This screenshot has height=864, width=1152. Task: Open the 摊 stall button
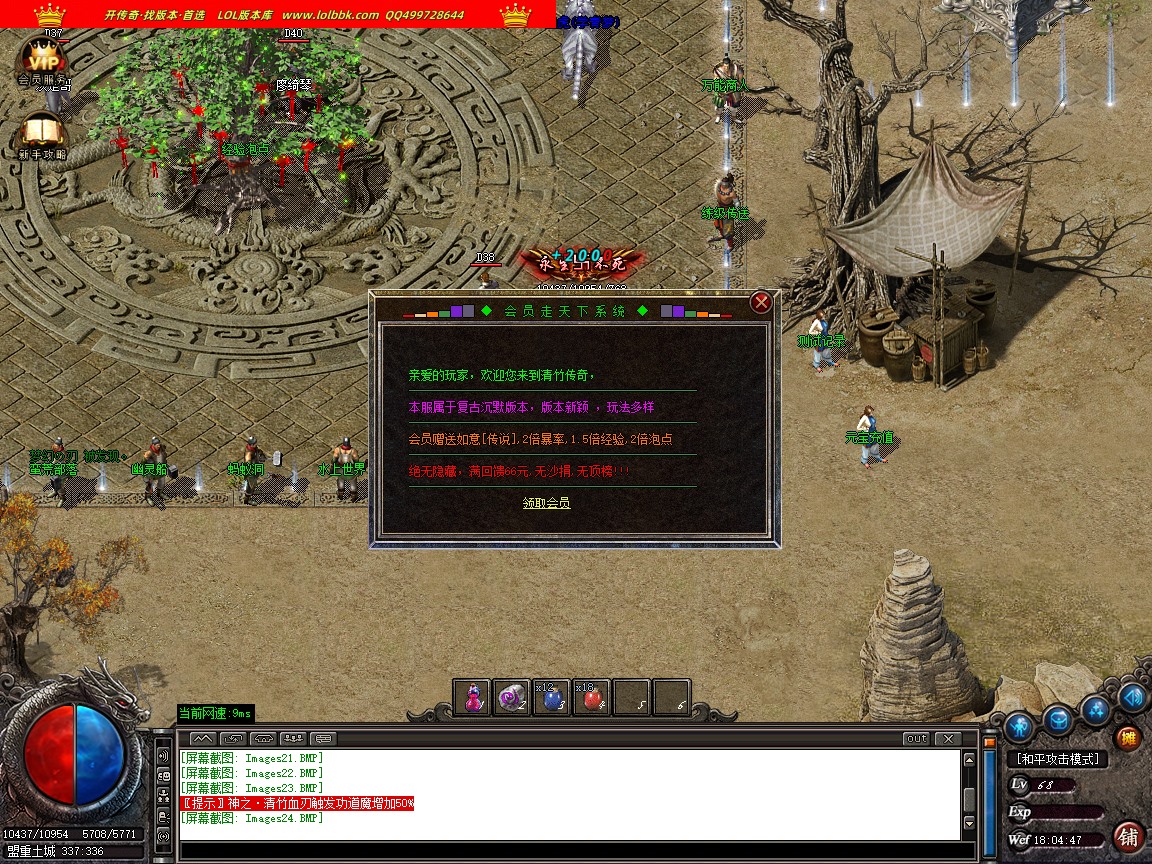[x=1128, y=739]
